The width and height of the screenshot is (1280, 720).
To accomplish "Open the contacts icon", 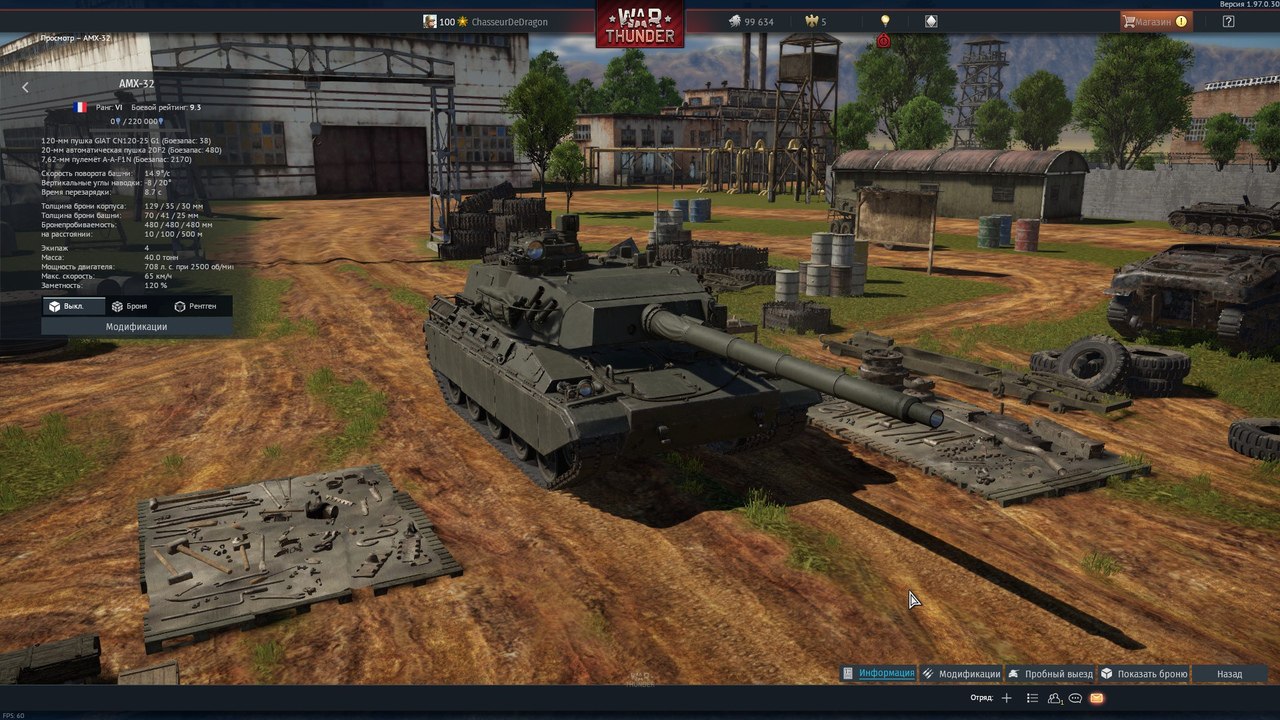I will pos(1054,698).
